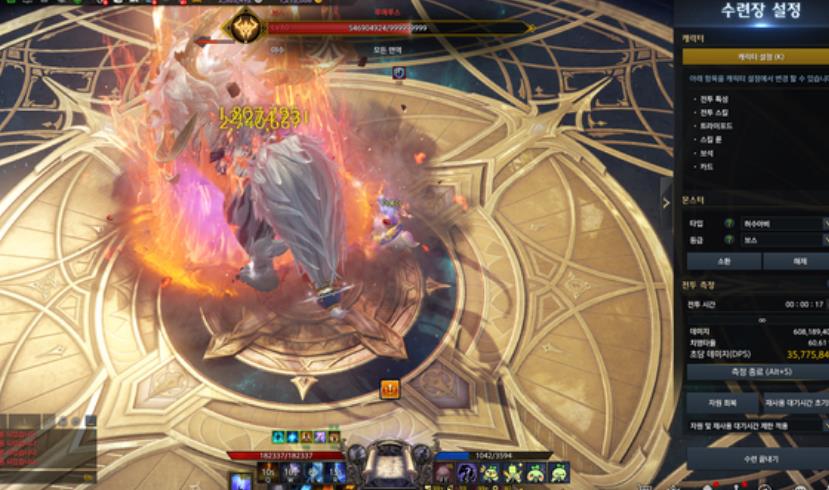The width and height of the screenshot is (829, 490).
Task: Open the 자원 및 재사용 대기시간 제한 dropdown
Action: [x=757, y=427]
